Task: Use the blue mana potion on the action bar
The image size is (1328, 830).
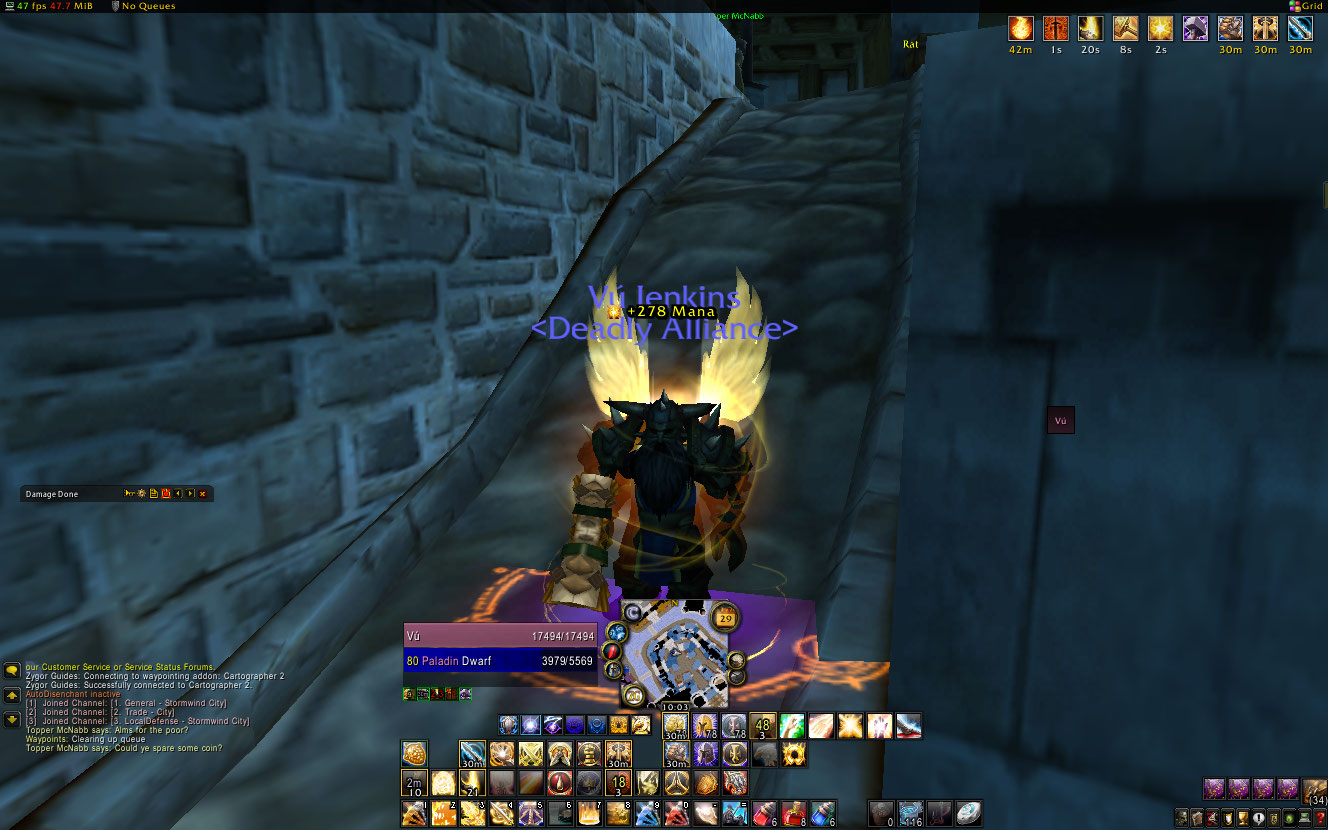Action: (x=823, y=814)
